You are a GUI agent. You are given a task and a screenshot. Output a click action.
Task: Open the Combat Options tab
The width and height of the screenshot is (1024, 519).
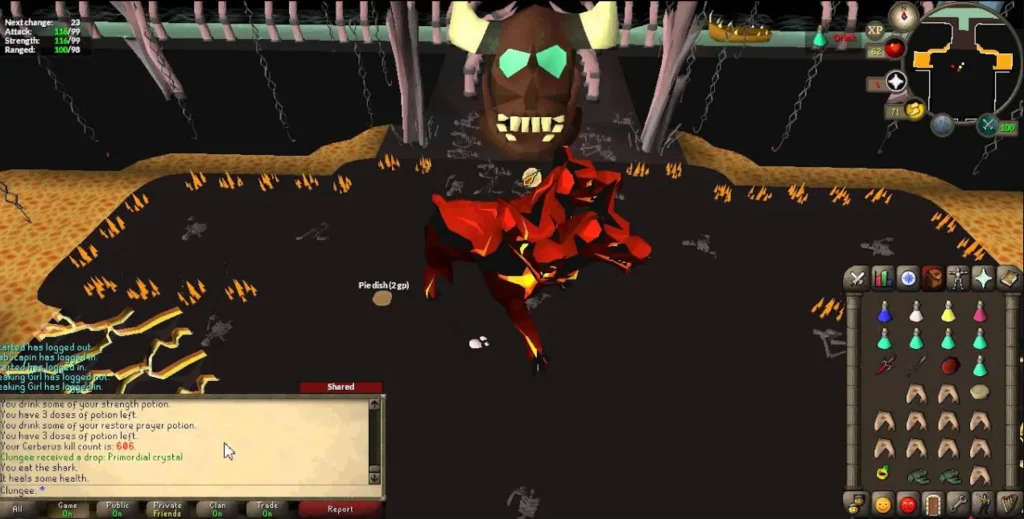857,278
